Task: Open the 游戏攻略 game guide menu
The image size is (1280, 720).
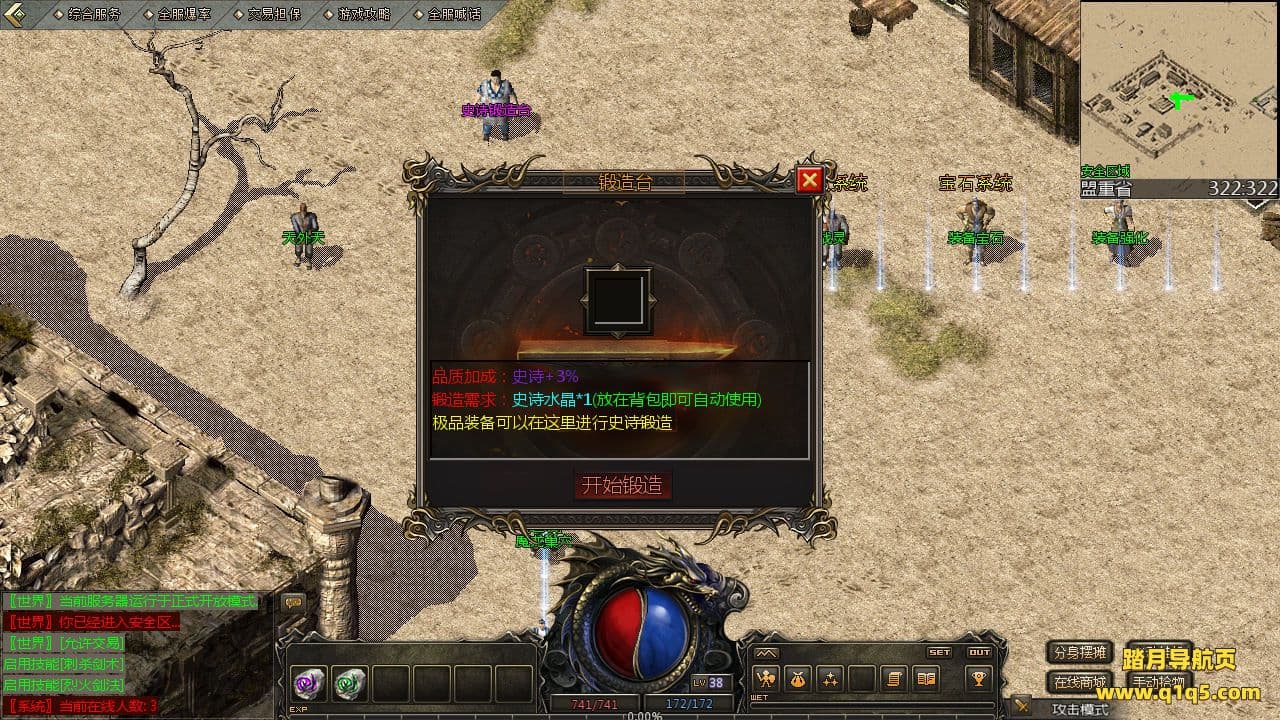Action: 363,14
